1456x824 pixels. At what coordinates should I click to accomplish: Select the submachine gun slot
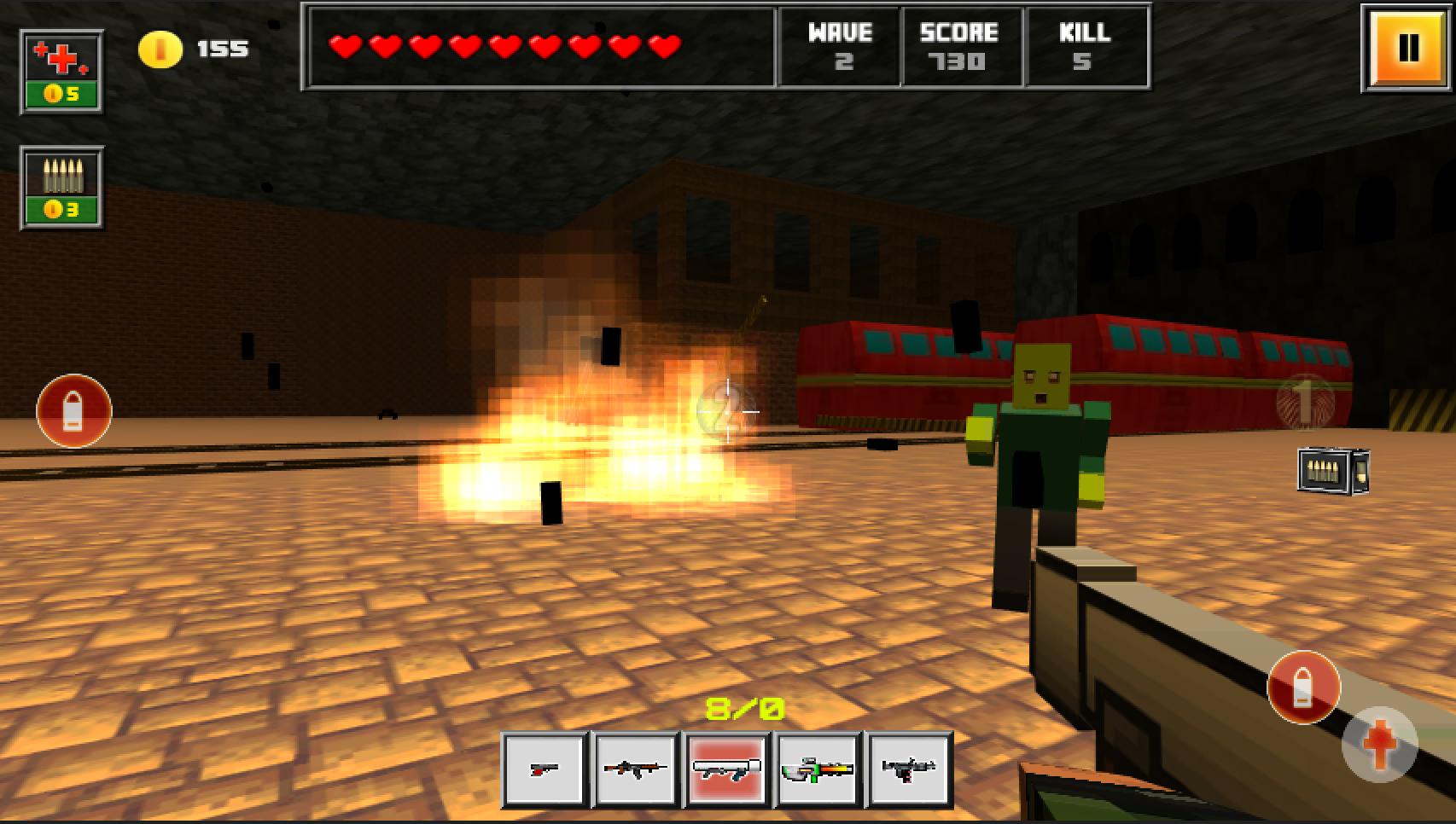point(909,768)
